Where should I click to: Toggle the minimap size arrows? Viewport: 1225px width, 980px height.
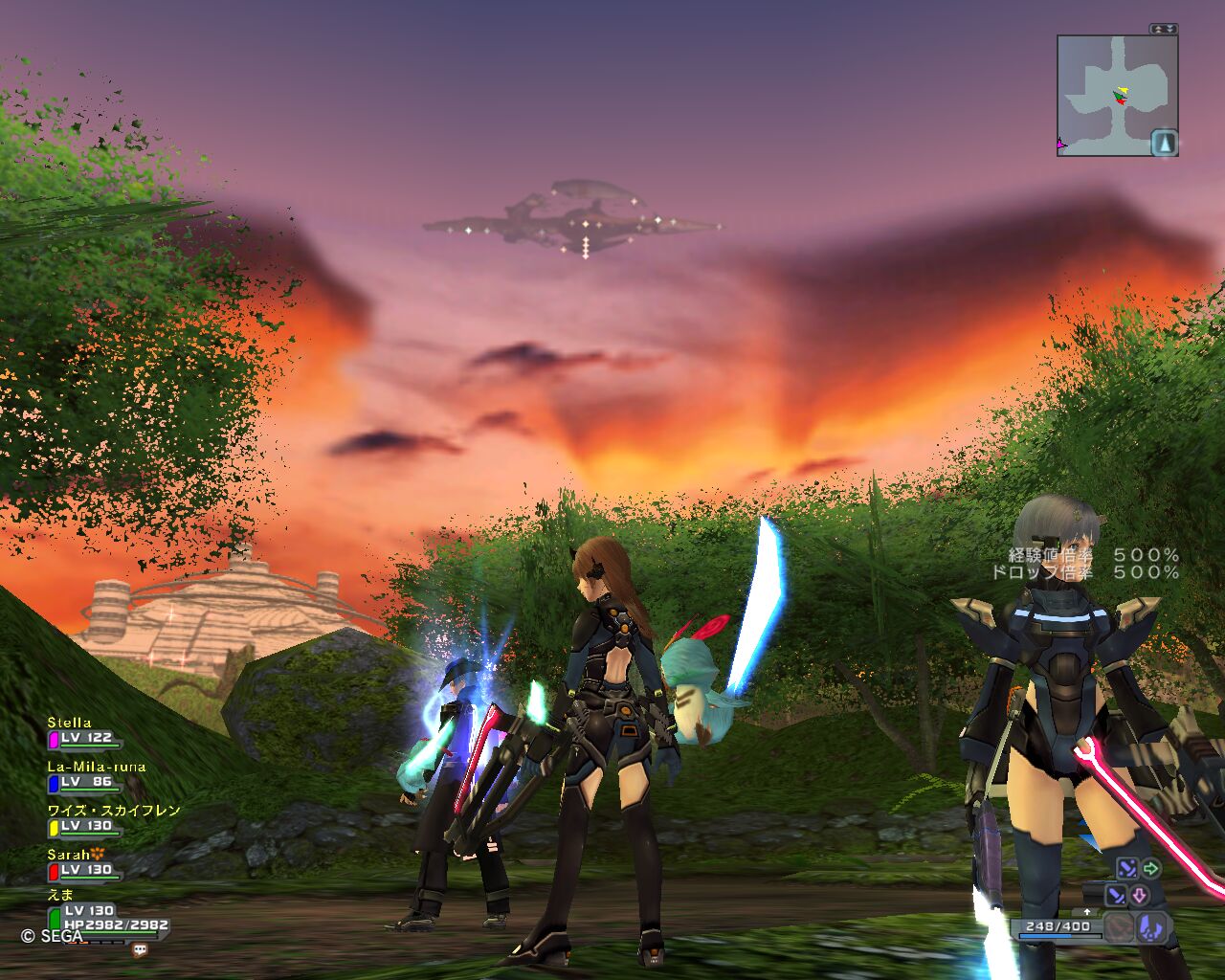(1164, 30)
